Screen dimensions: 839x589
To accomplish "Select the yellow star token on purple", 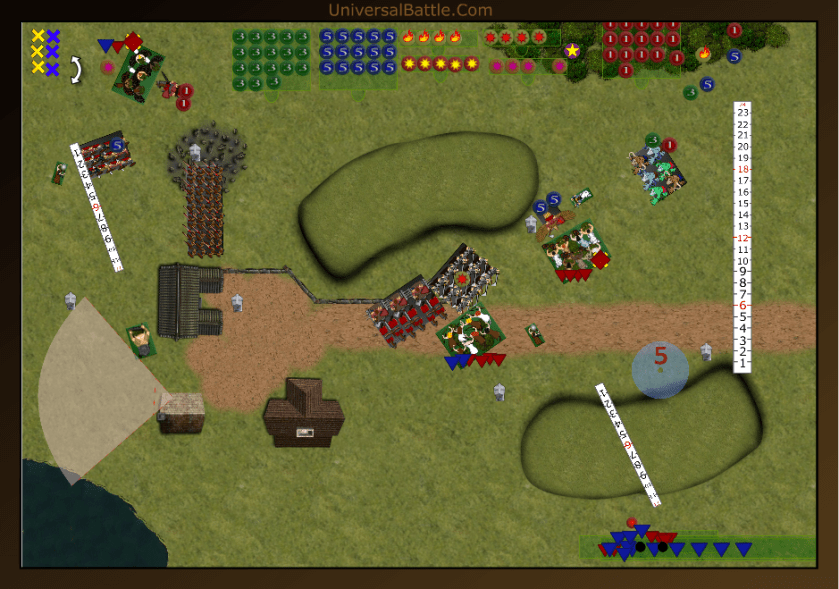I will 572,50.
